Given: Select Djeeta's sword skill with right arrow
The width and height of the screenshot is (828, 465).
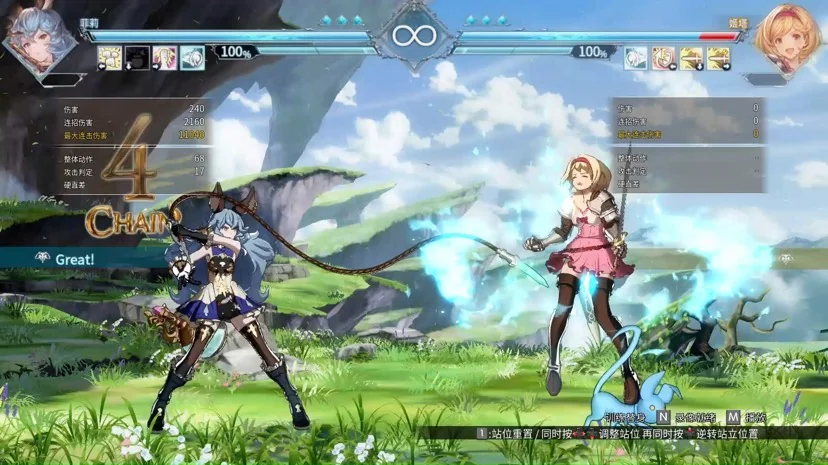Looking at the screenshot, I should [718, 58].
